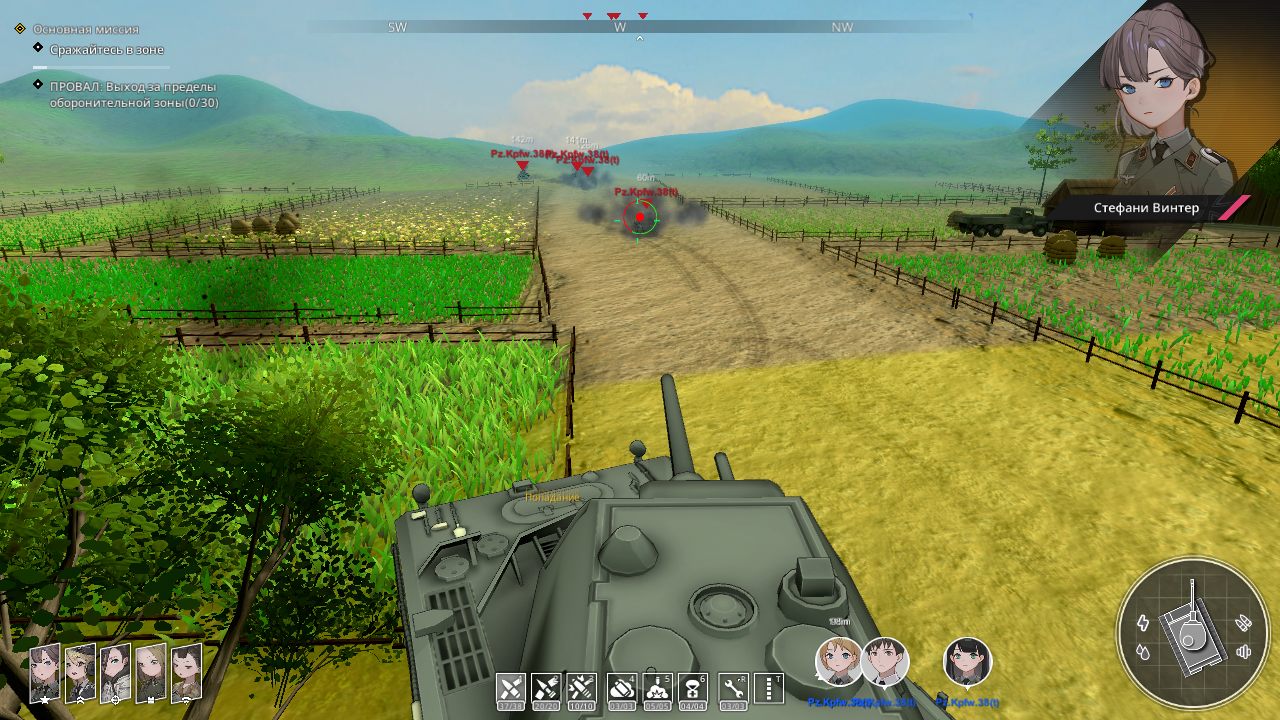Select the repair wrench tool (R)
Screen dimensions: 1280x720
[733, 687]
